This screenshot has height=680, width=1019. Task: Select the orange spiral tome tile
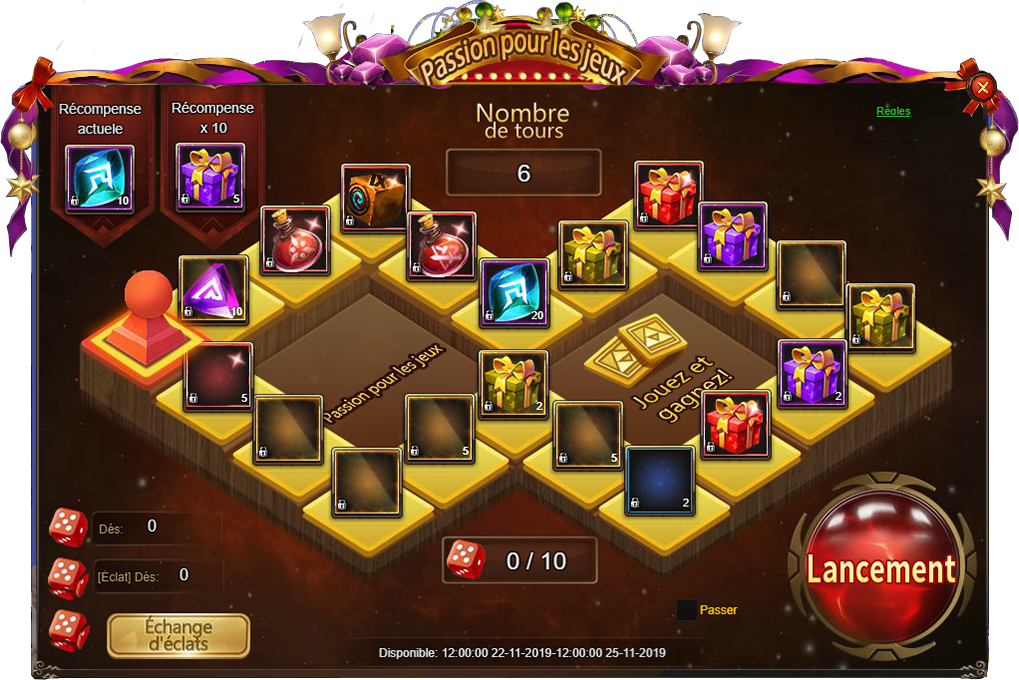[x=375, y=198]
